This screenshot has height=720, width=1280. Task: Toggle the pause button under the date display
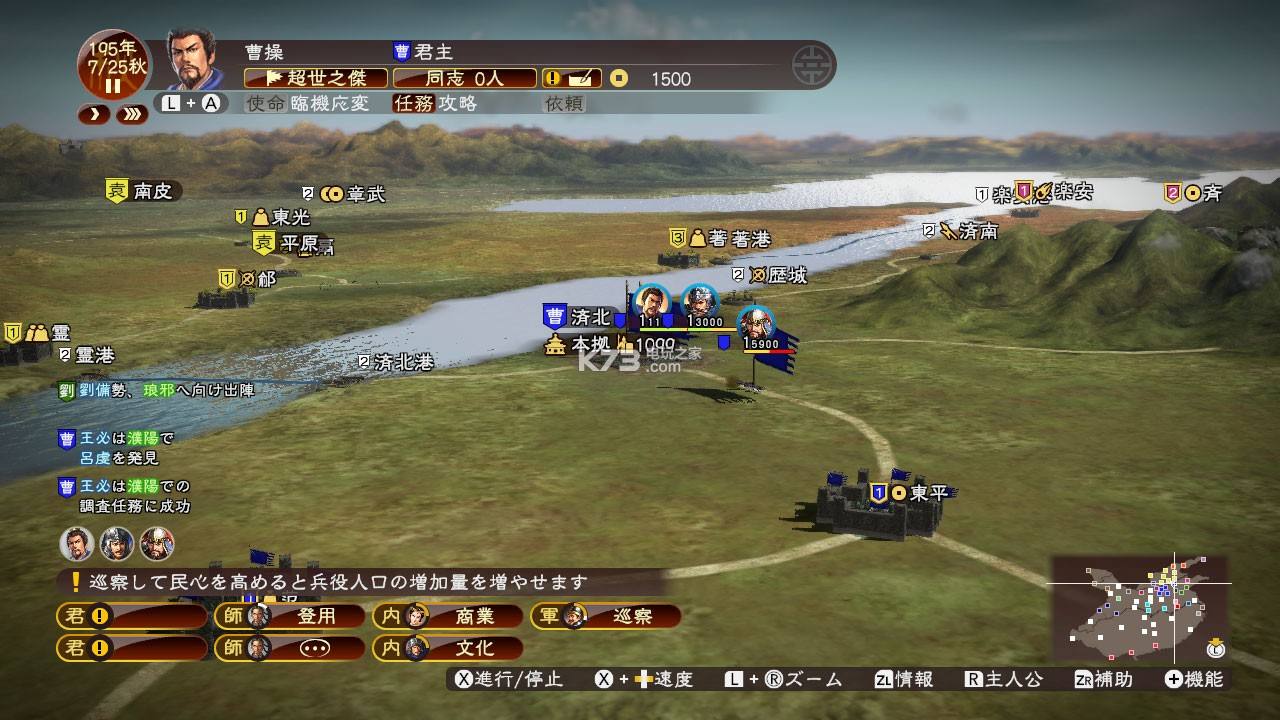[113, 87]
